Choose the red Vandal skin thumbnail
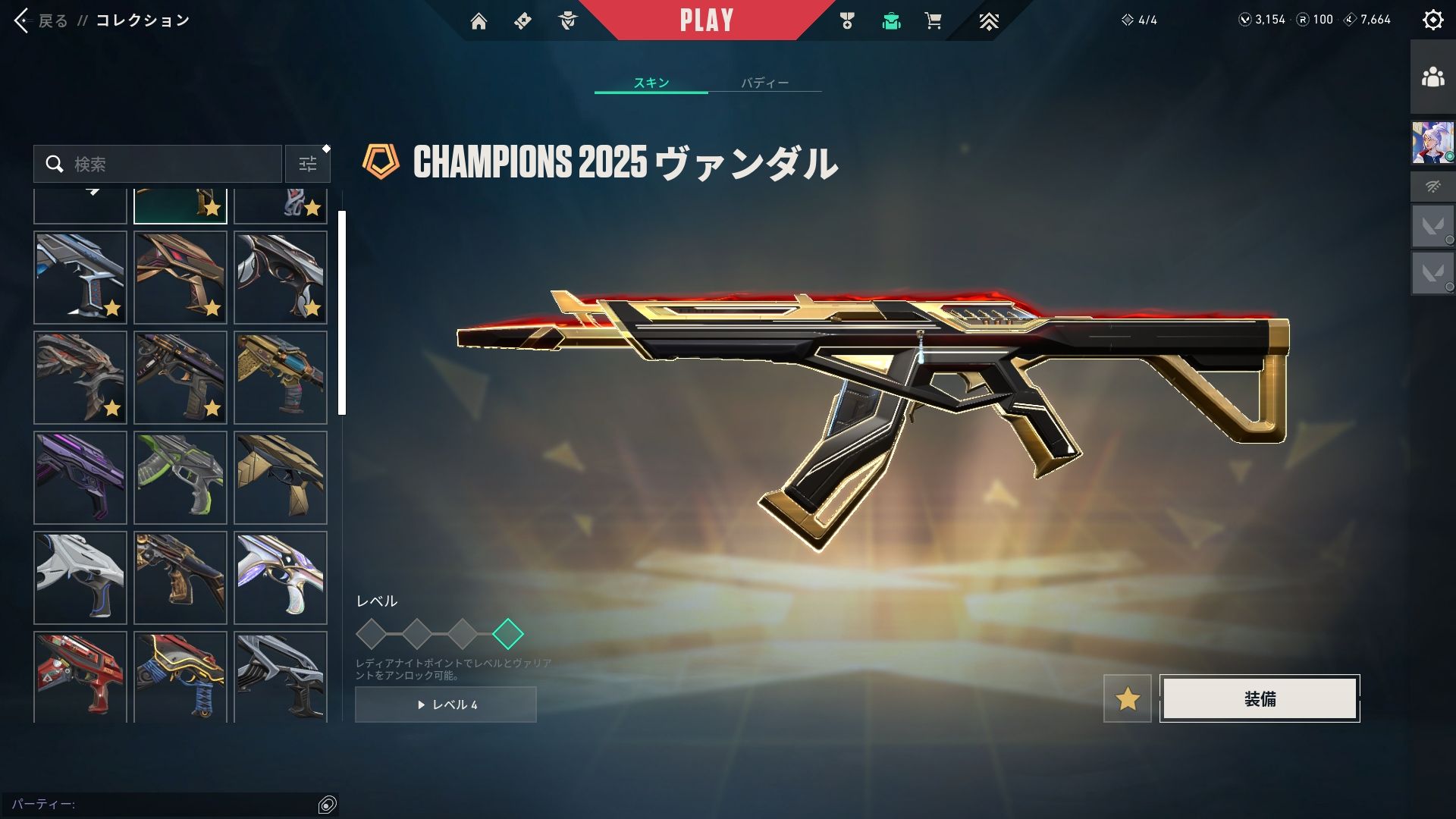The height and width of the screenshot is (819, 1456). coord(80,676)
